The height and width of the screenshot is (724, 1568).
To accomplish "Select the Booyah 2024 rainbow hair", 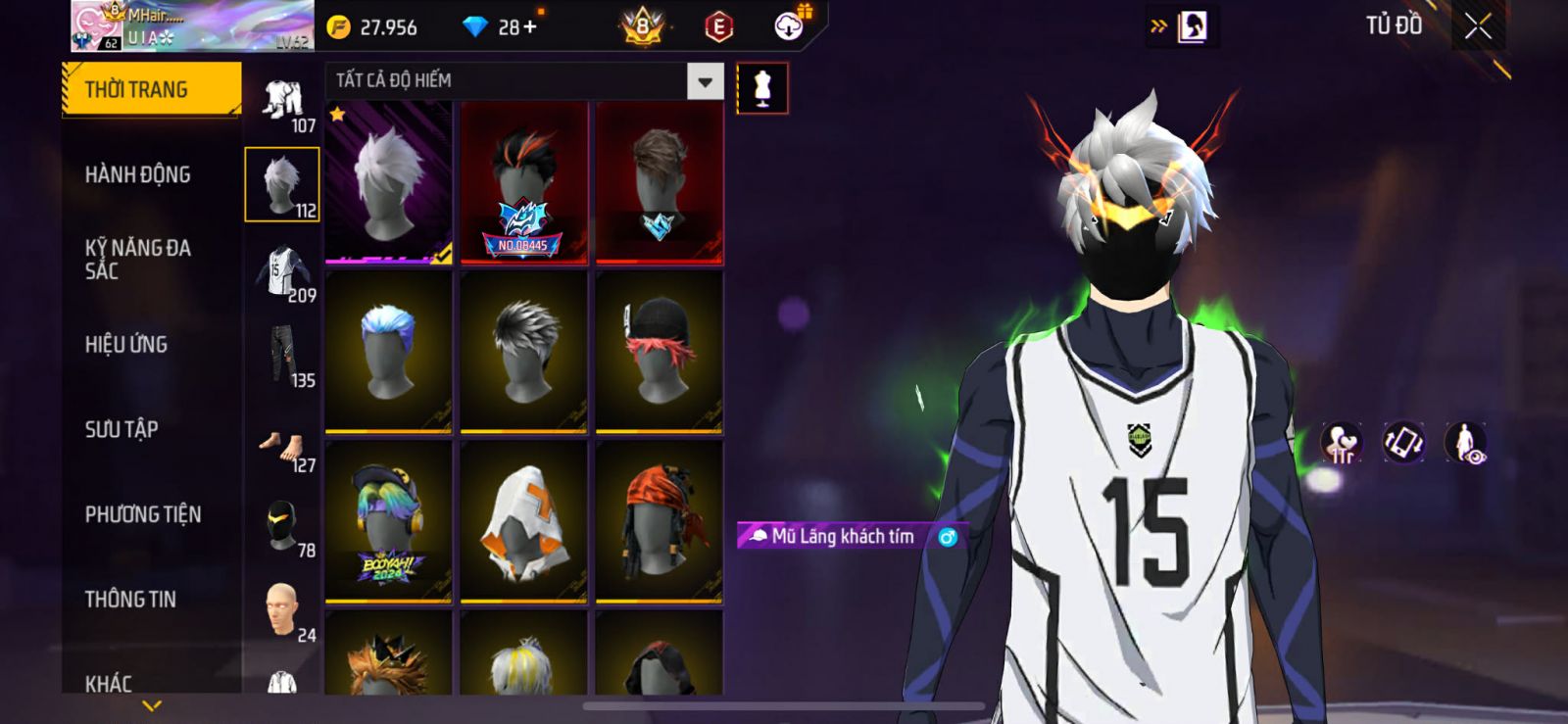I will click(389, 521).
